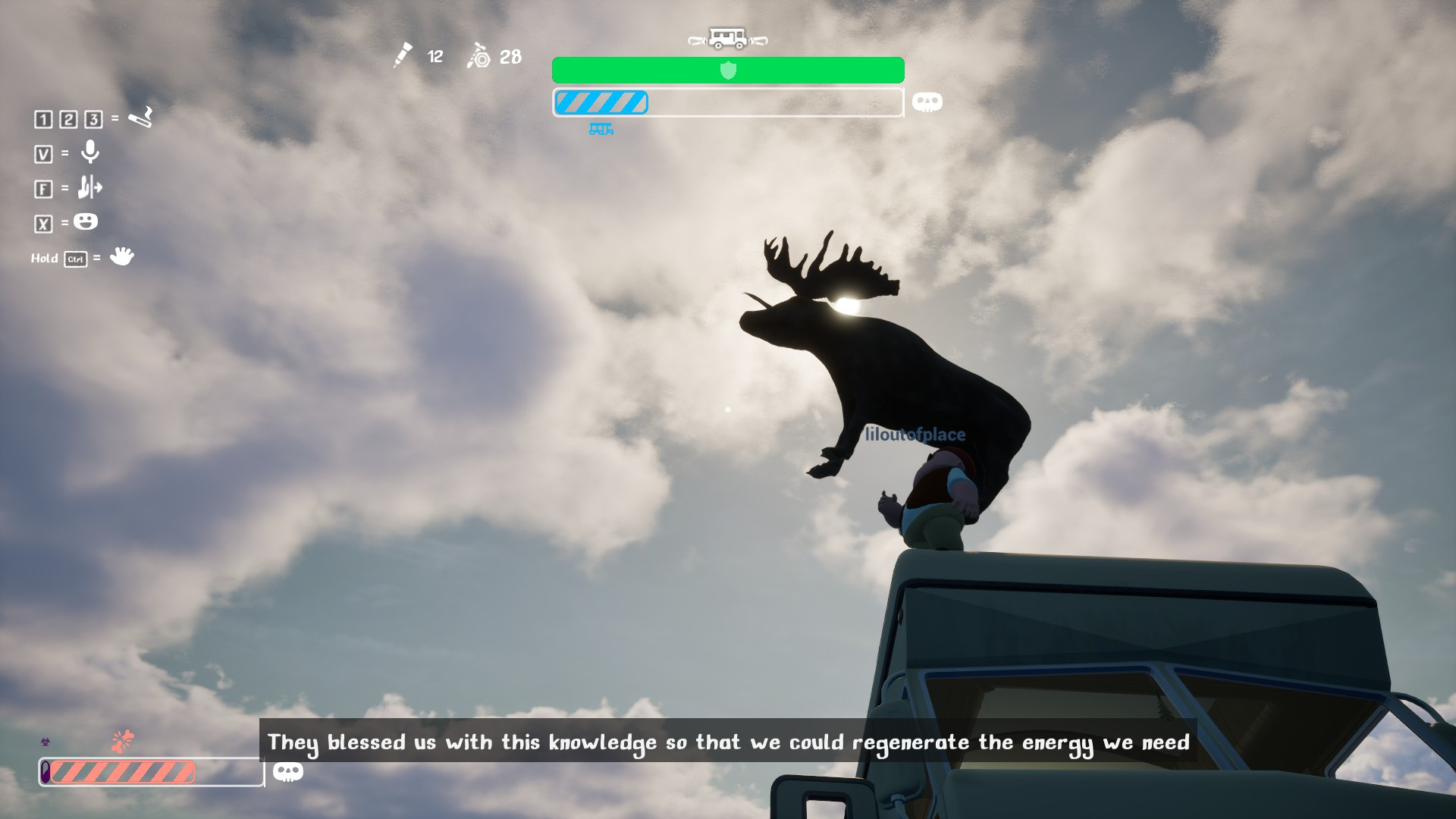Click the purple biohazard status icon
This screenshot has width=1456, height=819.
(45, 742)
